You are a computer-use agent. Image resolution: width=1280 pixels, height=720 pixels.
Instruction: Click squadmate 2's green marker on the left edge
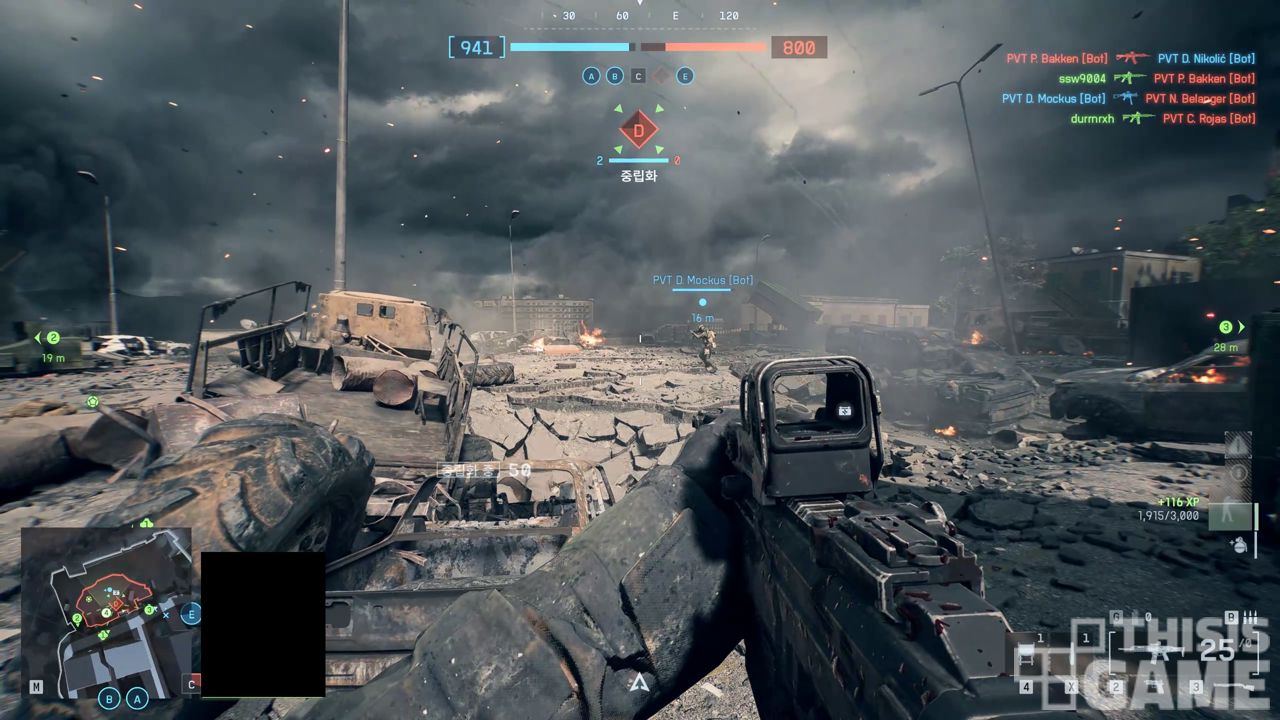[53, 338]
